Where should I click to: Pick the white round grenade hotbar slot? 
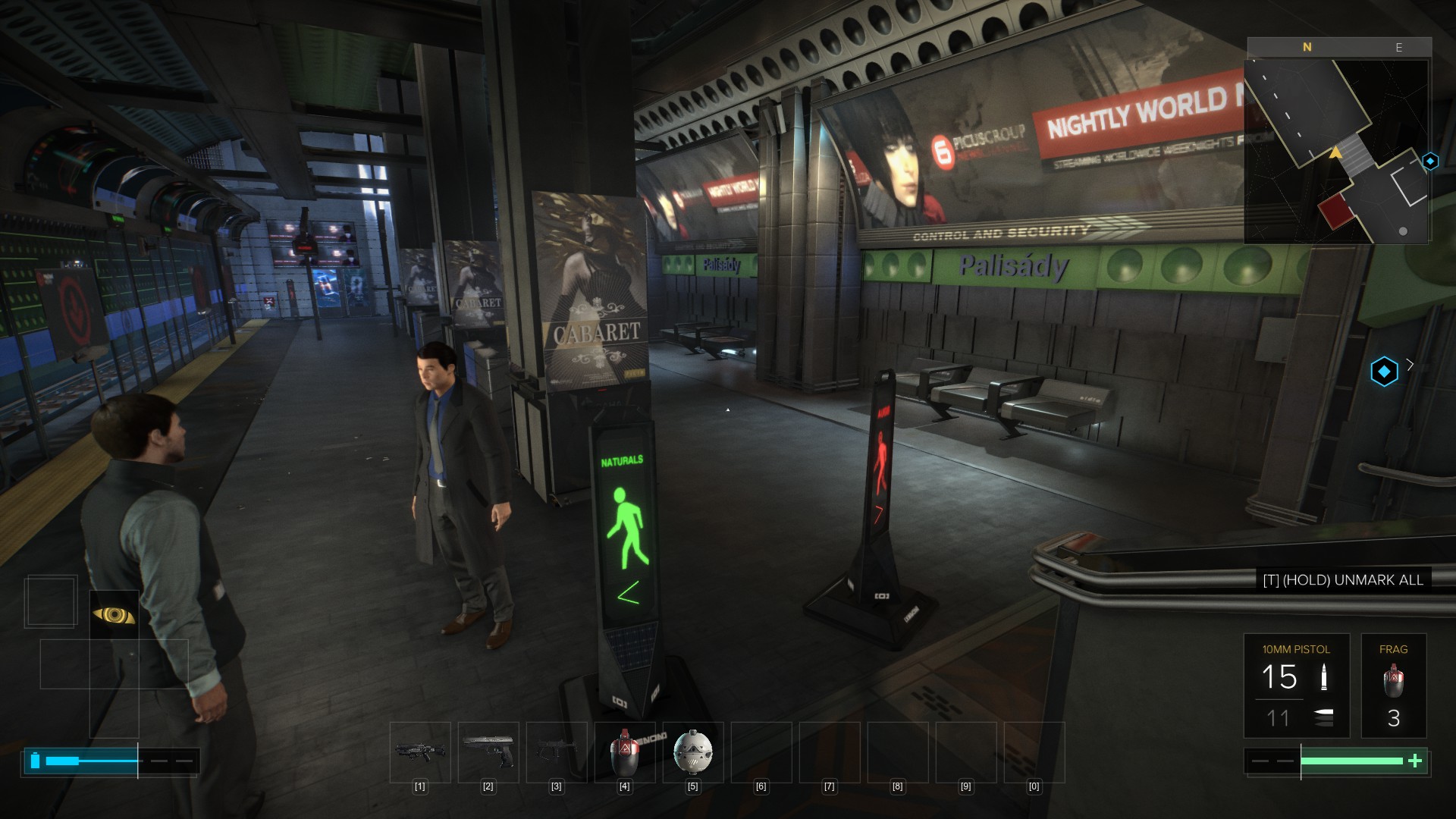[692, 752]
